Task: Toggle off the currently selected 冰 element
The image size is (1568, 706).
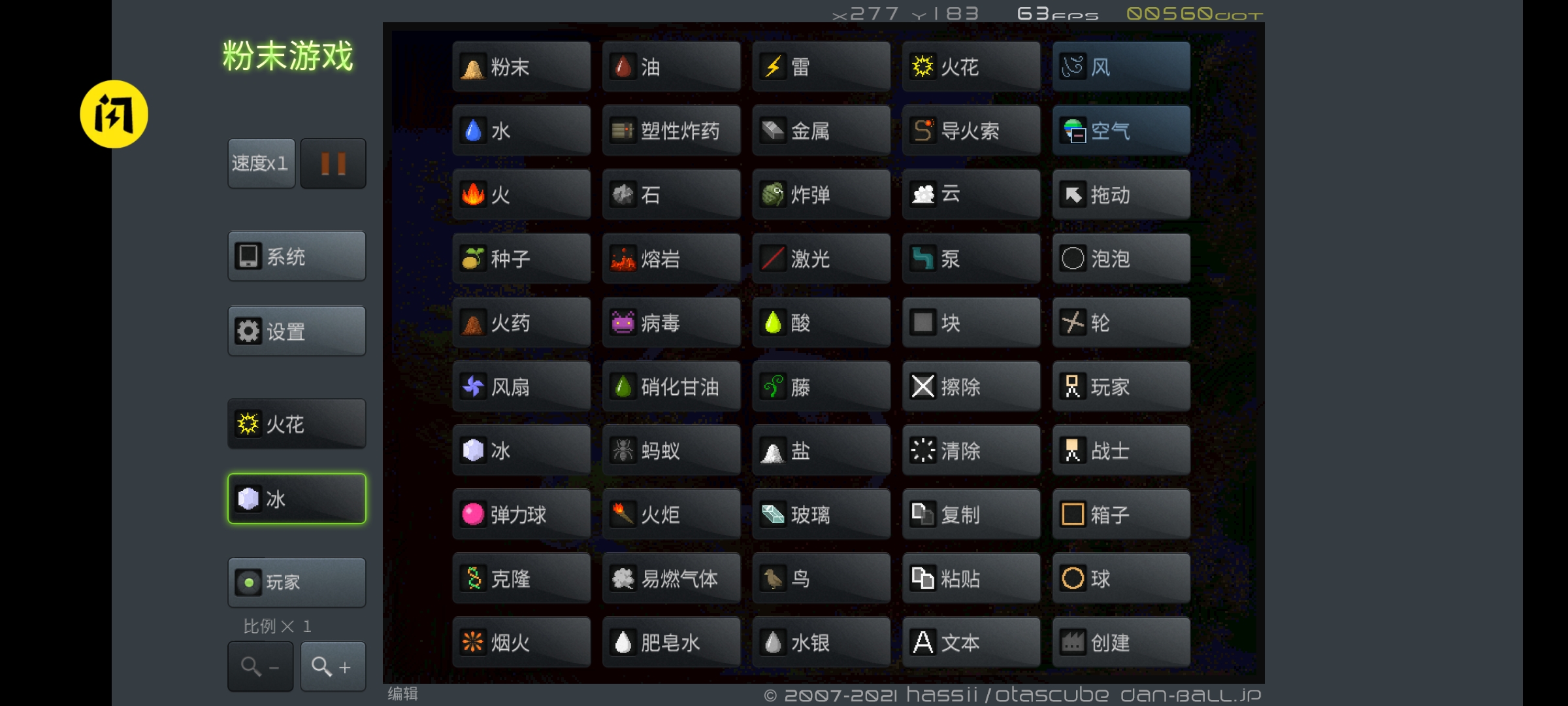Action: coord(296,498)
